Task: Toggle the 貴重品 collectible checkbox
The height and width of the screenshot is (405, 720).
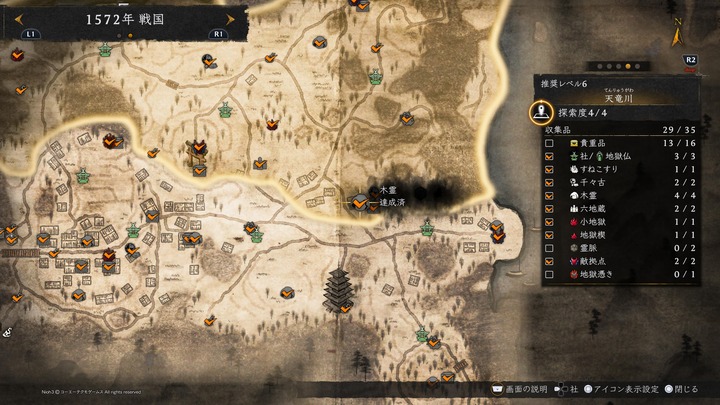Action: pyautogui.click(x=549, y=144)
